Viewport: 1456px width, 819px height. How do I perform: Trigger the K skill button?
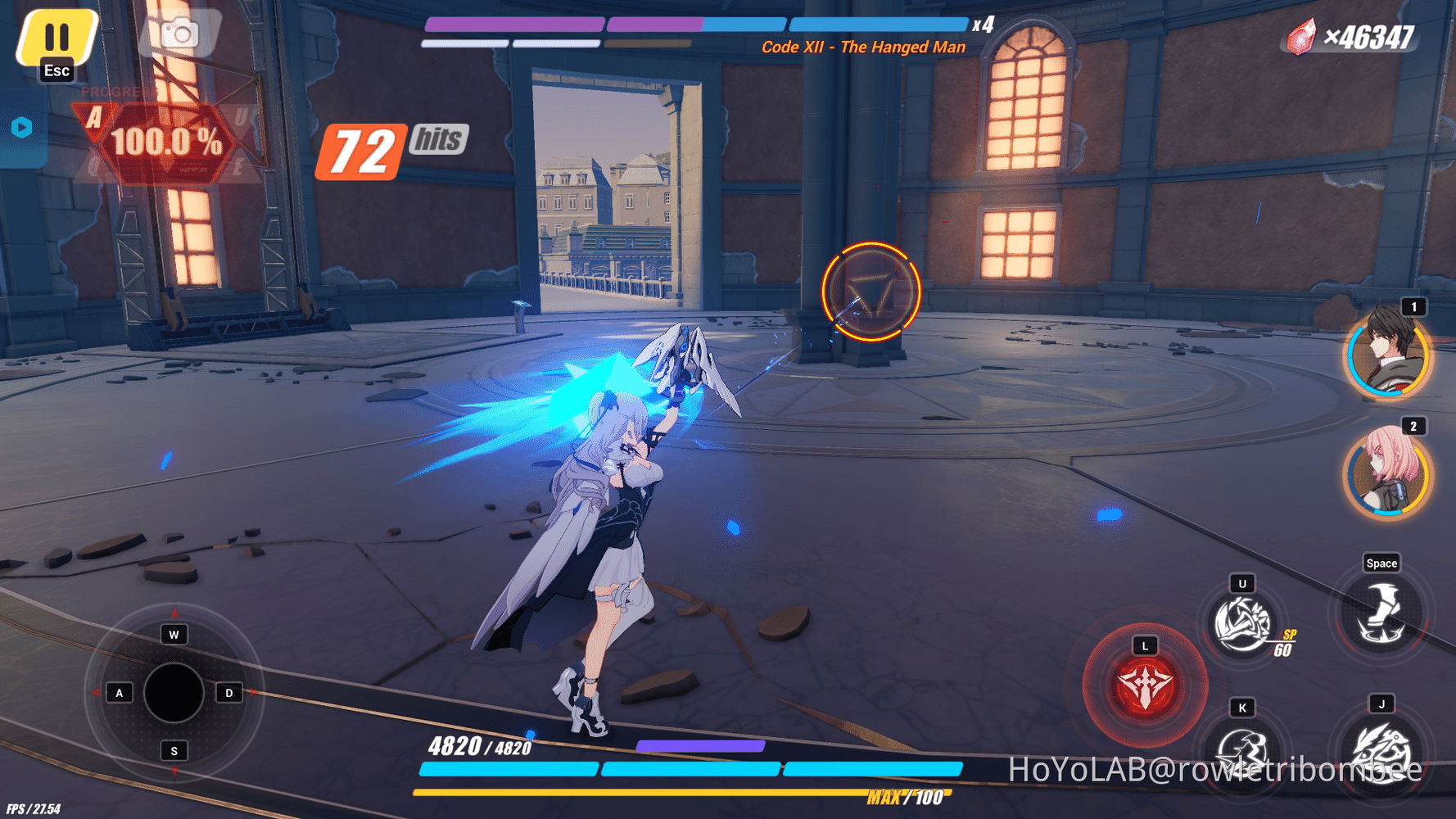[1241, 750]
